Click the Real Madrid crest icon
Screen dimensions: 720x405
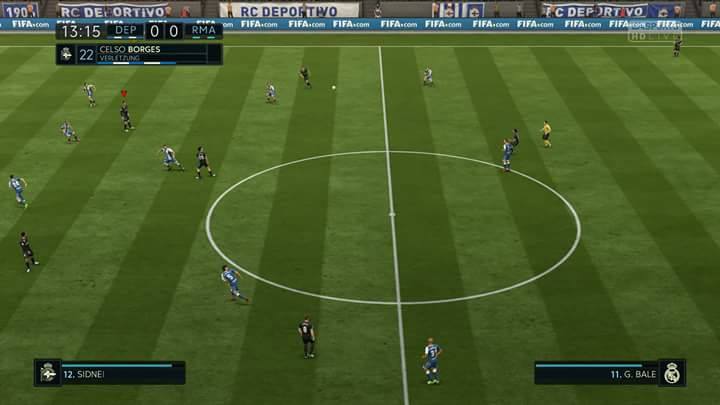point(672,373)
